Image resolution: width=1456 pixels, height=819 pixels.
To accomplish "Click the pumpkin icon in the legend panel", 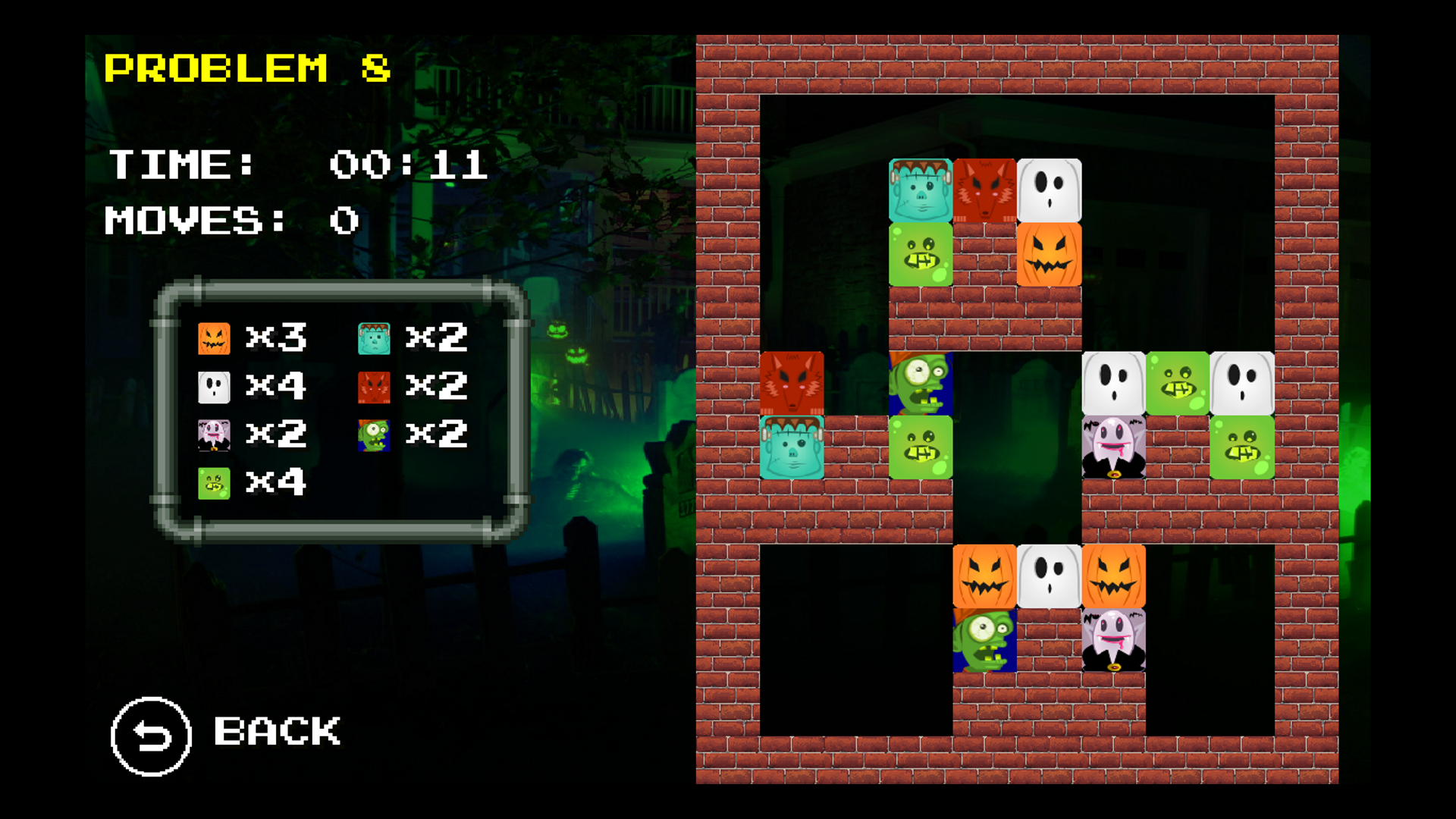I will pos(215,339).
